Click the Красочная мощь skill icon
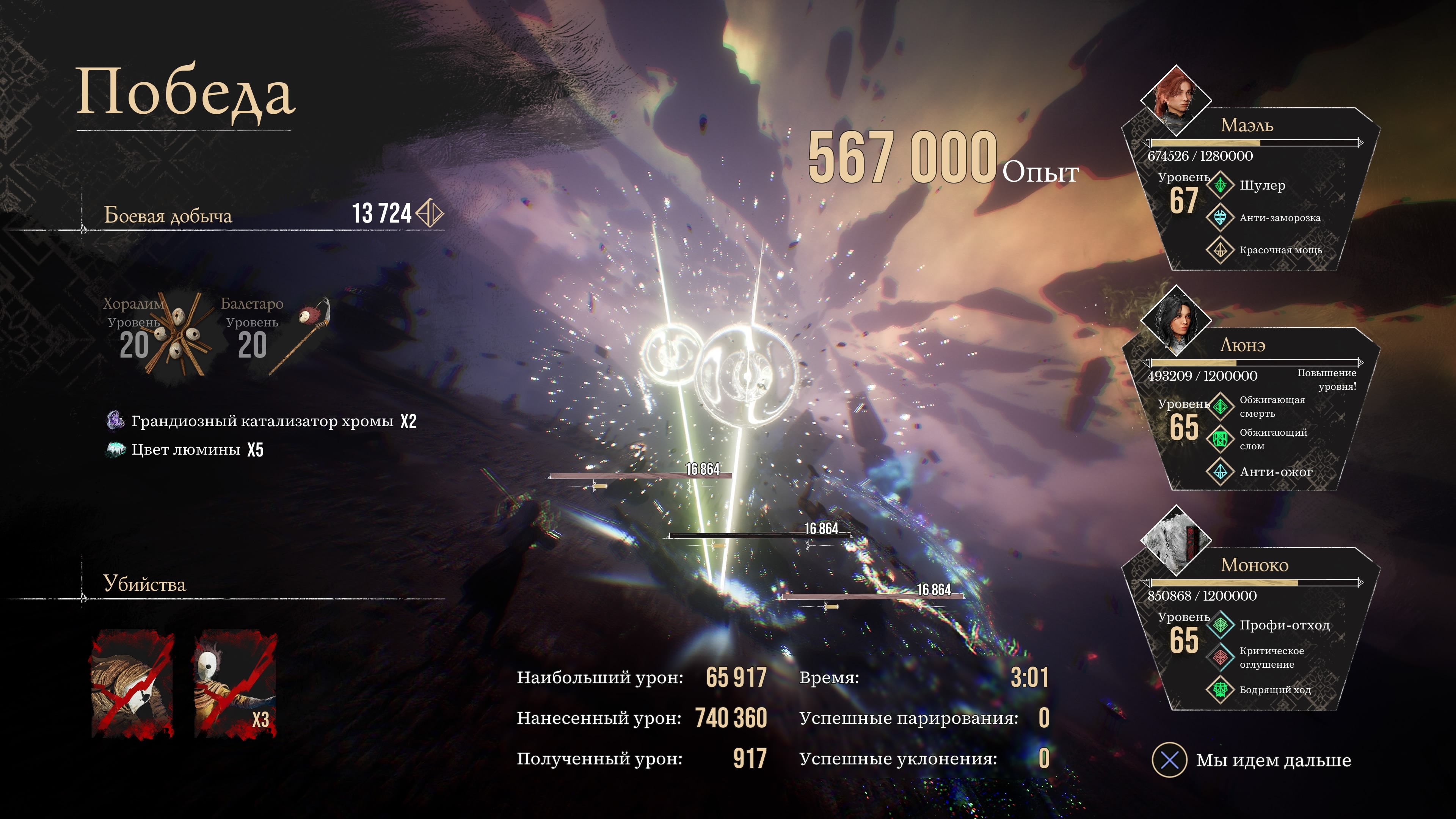Screen dimensions: 1456x819 coord(1220,249)
